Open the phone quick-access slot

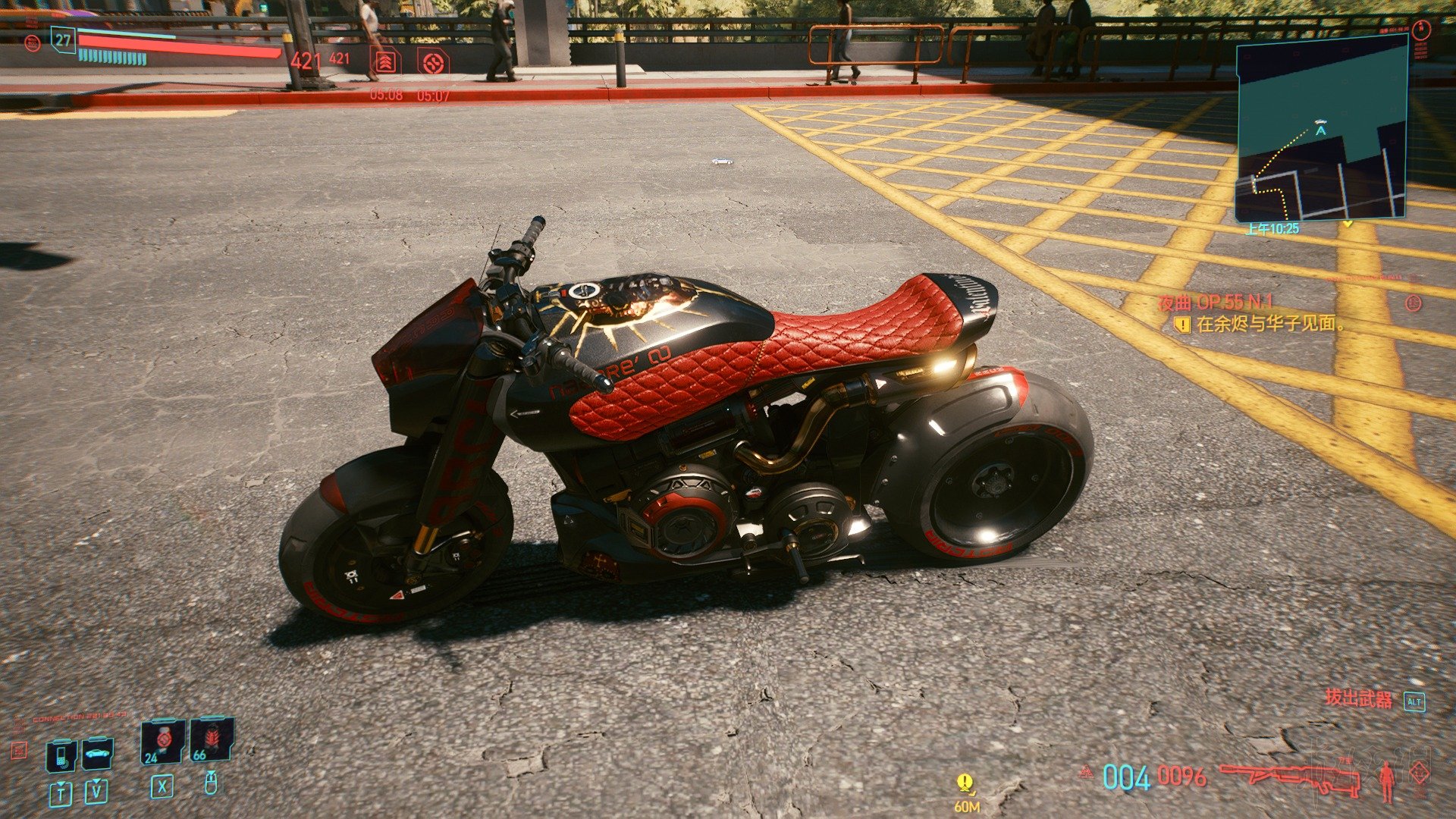61,754
